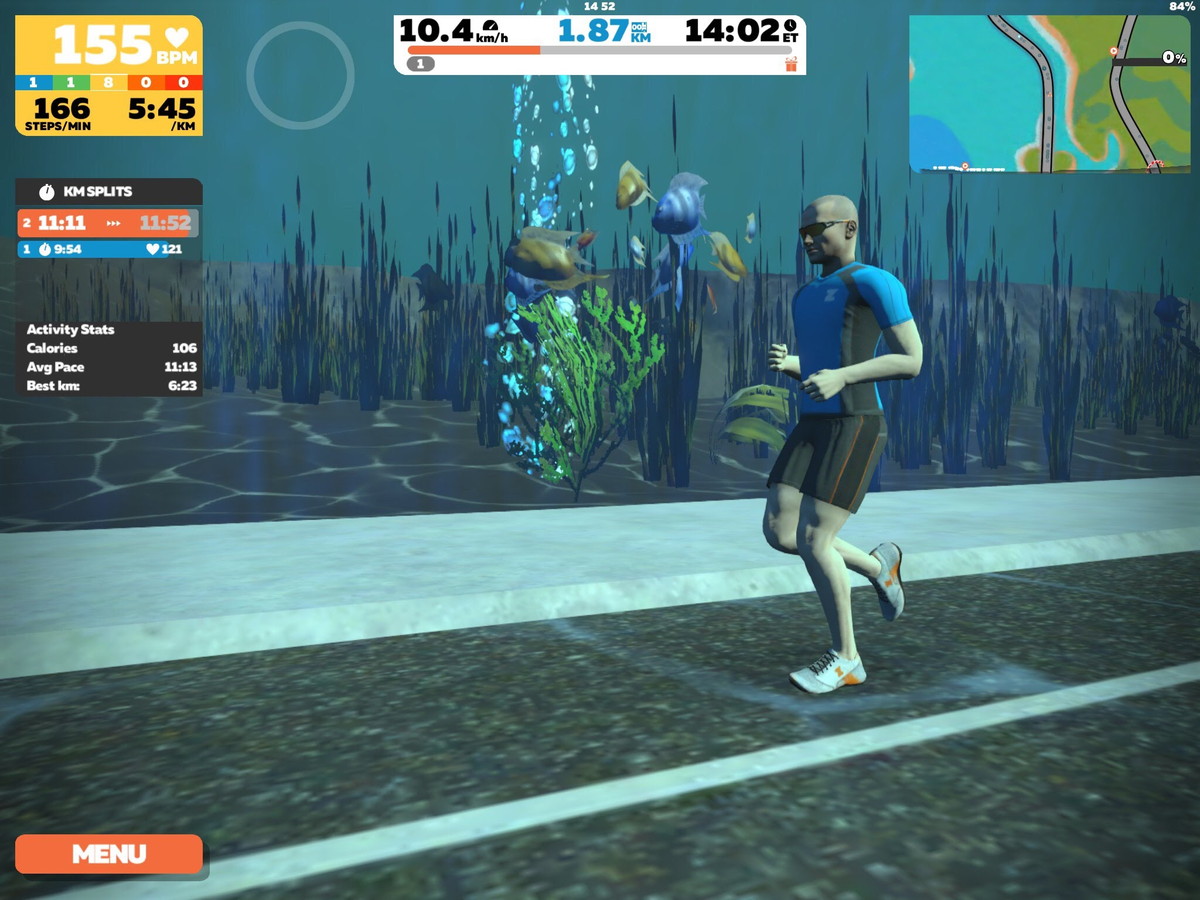Open the orange MENU button
The width and height of the screenshot is (1200, 900).
tap(109, 854)
